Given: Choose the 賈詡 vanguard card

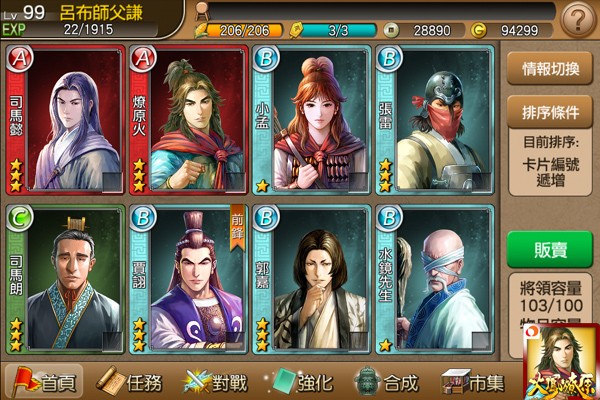Looking at the screenshot, I should [188, 280].
